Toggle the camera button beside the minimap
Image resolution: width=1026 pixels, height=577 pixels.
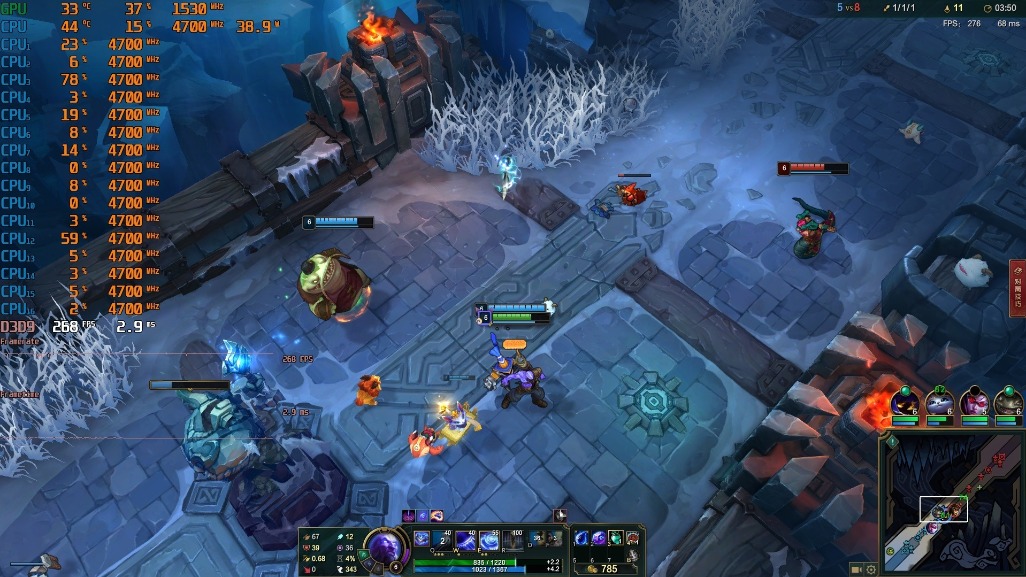856,569
